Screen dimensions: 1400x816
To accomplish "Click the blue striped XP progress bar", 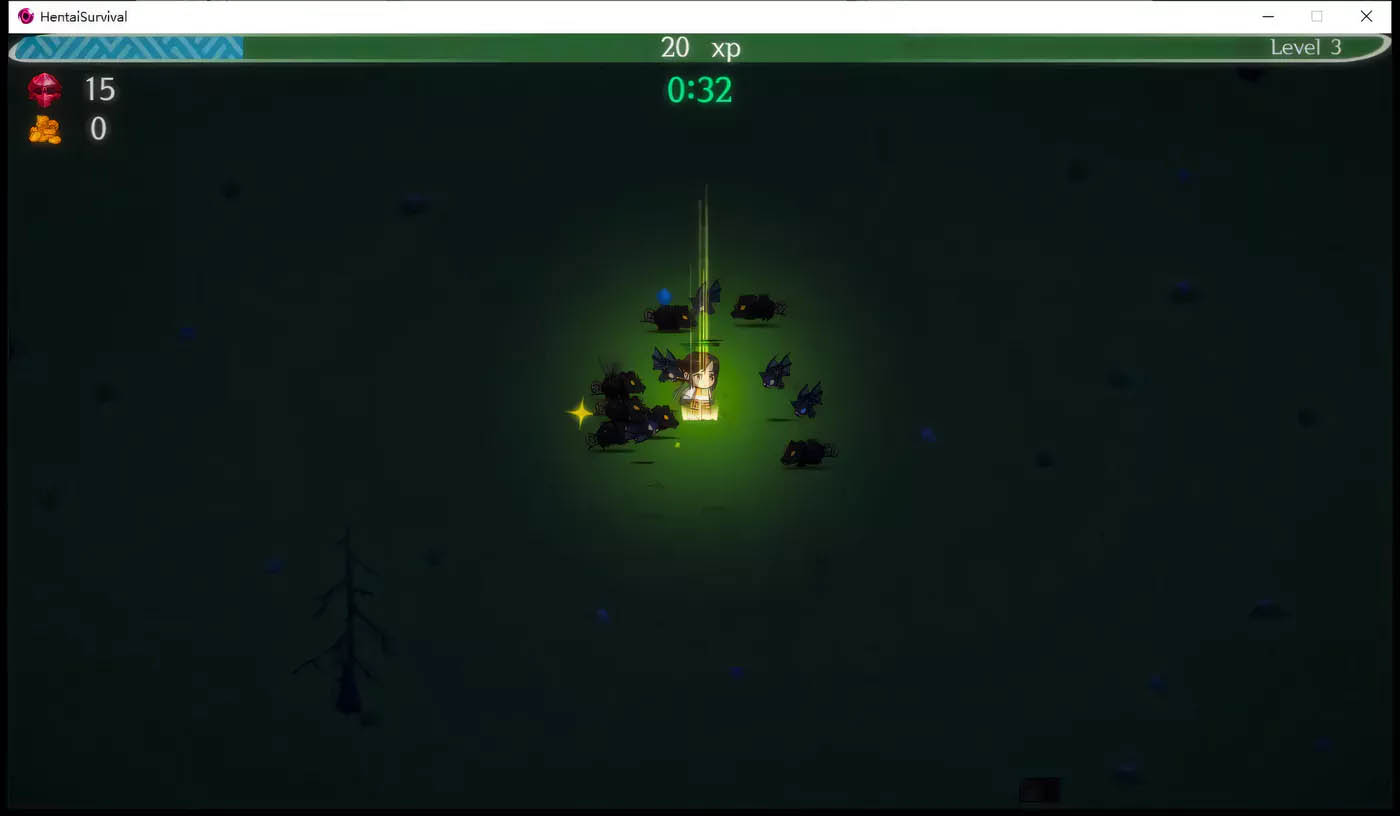I will tap(125, 47).
